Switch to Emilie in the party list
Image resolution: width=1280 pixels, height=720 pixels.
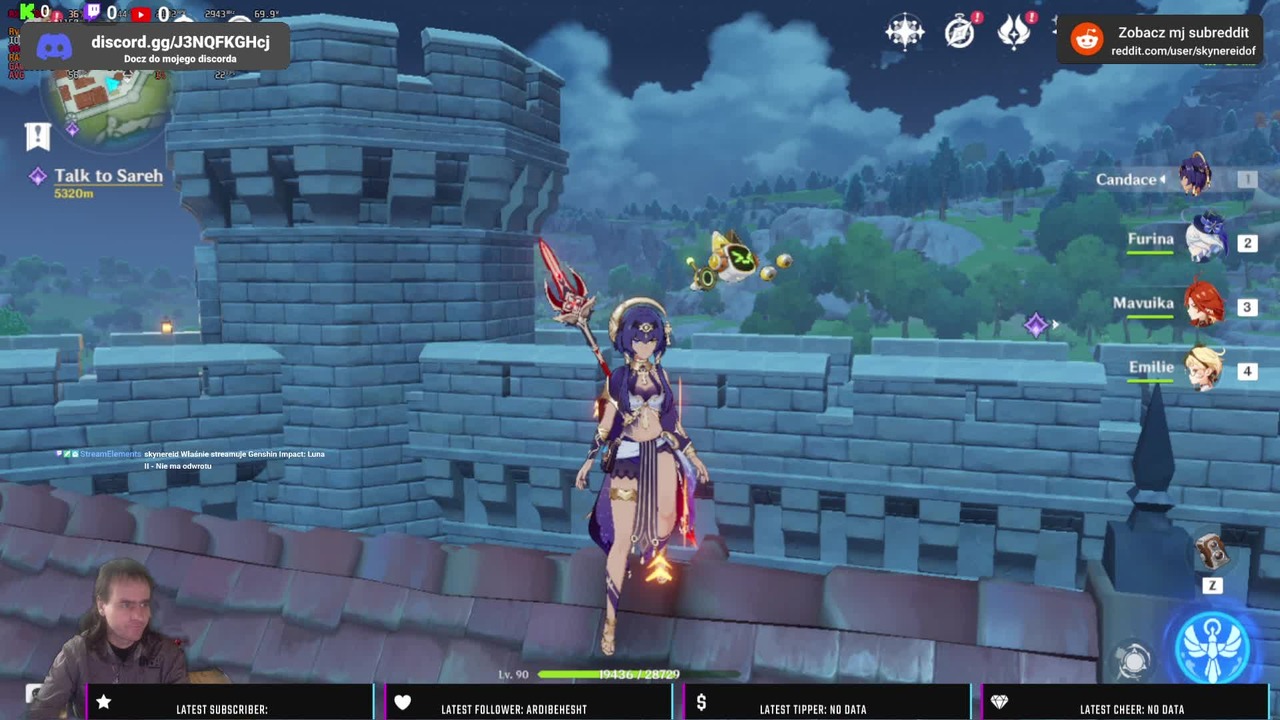pyautogui.click(x=1203, y=369)
